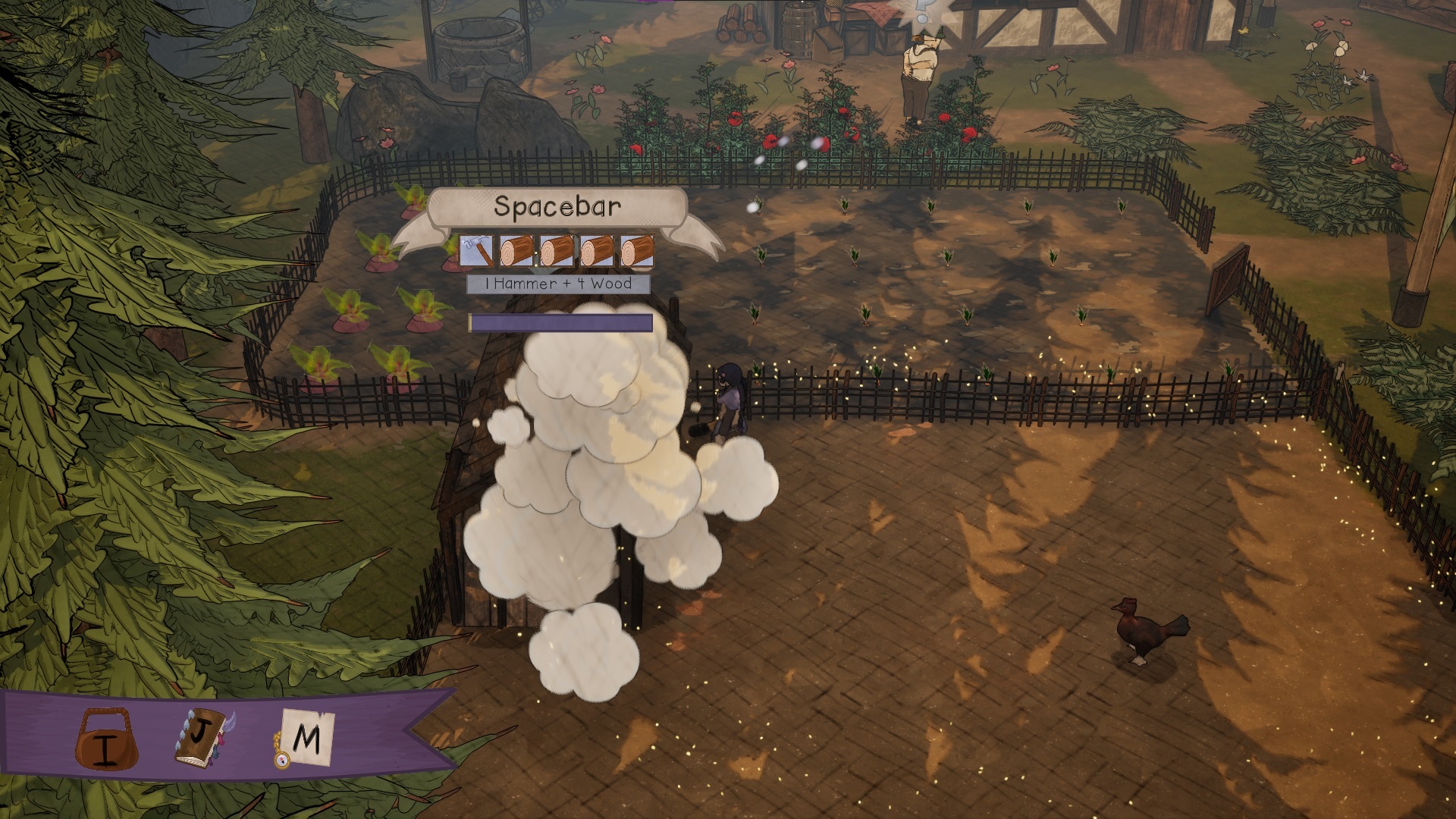
Task: Open the inventory bag icon
Action: coord(106,739)
